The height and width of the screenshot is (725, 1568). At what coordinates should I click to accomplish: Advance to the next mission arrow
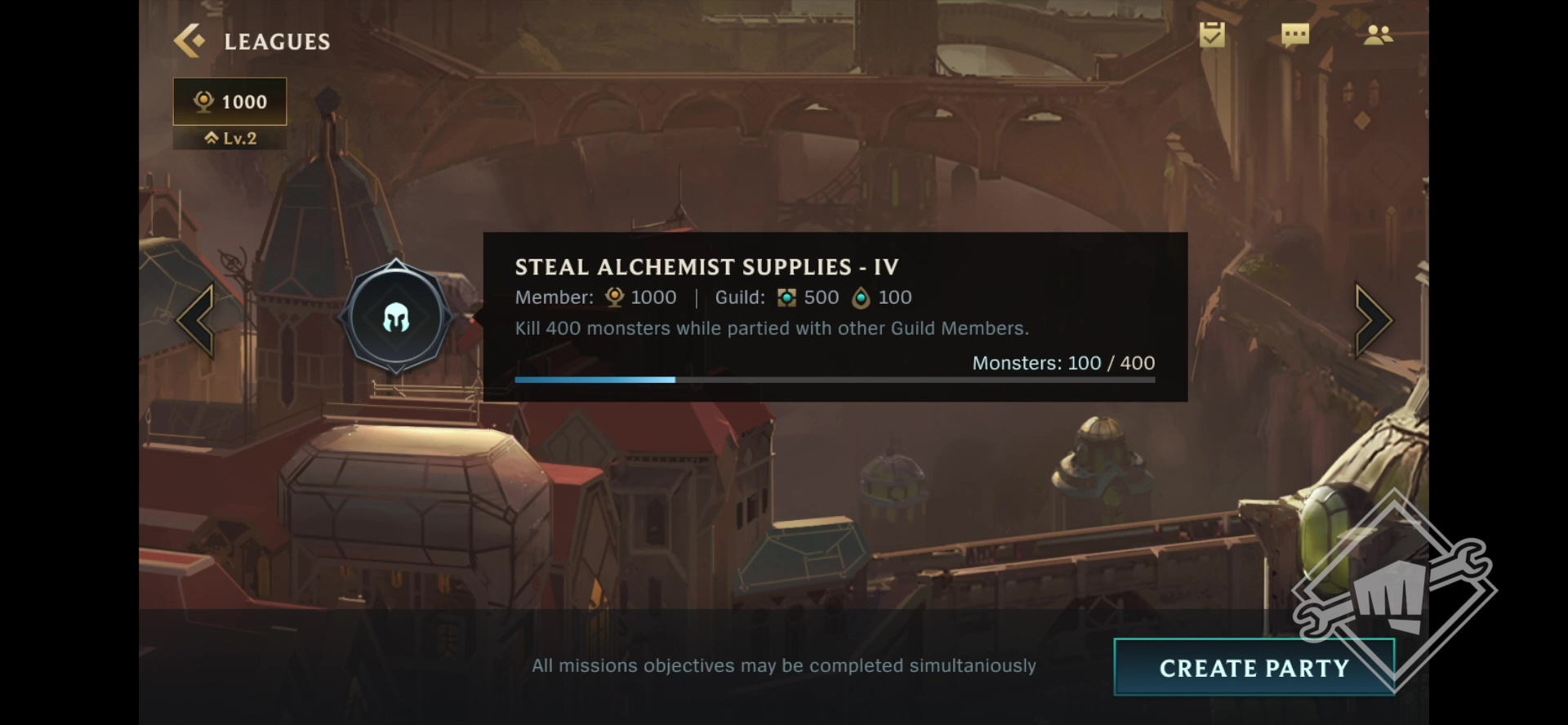pyautogui.click(x=1373, y=320)
